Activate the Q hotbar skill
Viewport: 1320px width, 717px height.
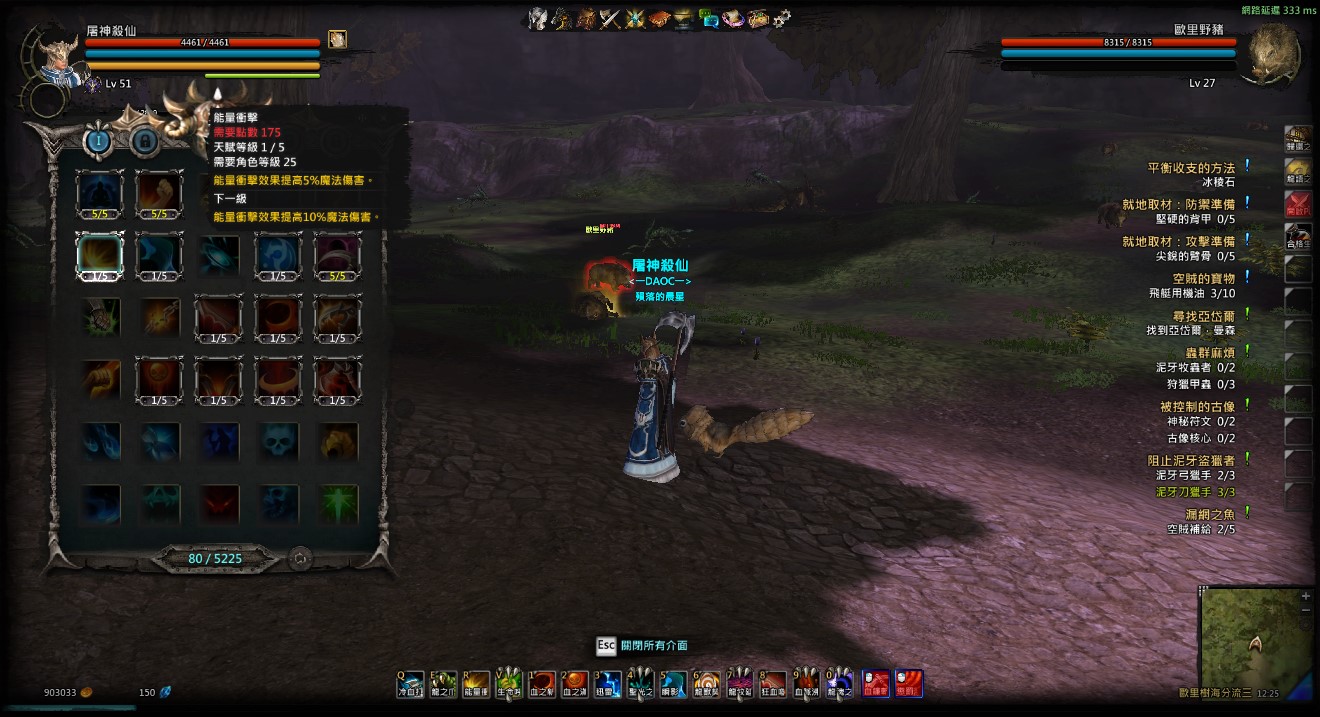pyautogui.click(x=411, y=684)
